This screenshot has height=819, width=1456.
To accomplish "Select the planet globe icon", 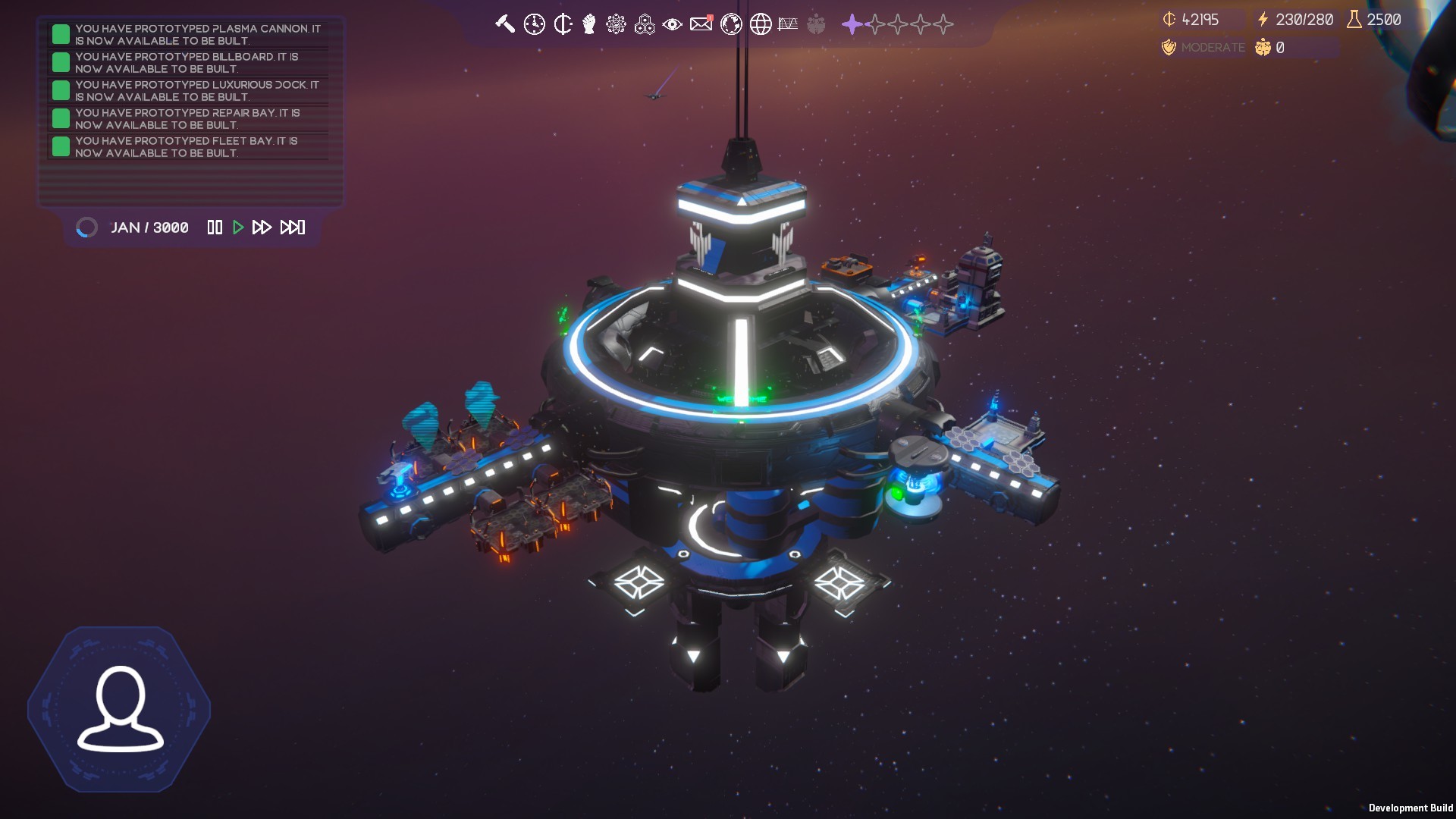I will point(731,24).
